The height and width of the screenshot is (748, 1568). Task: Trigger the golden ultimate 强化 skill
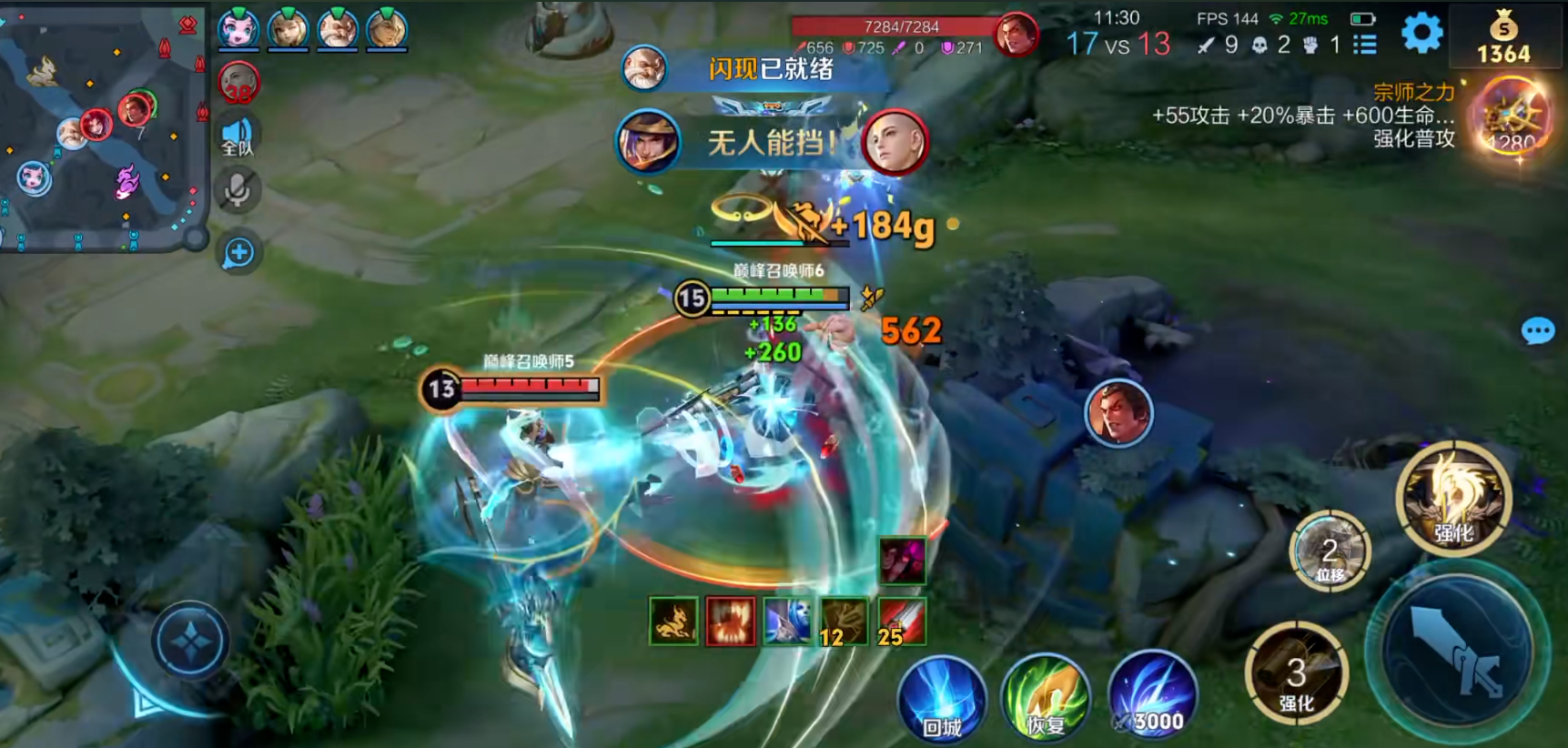tap(1453, 499)
